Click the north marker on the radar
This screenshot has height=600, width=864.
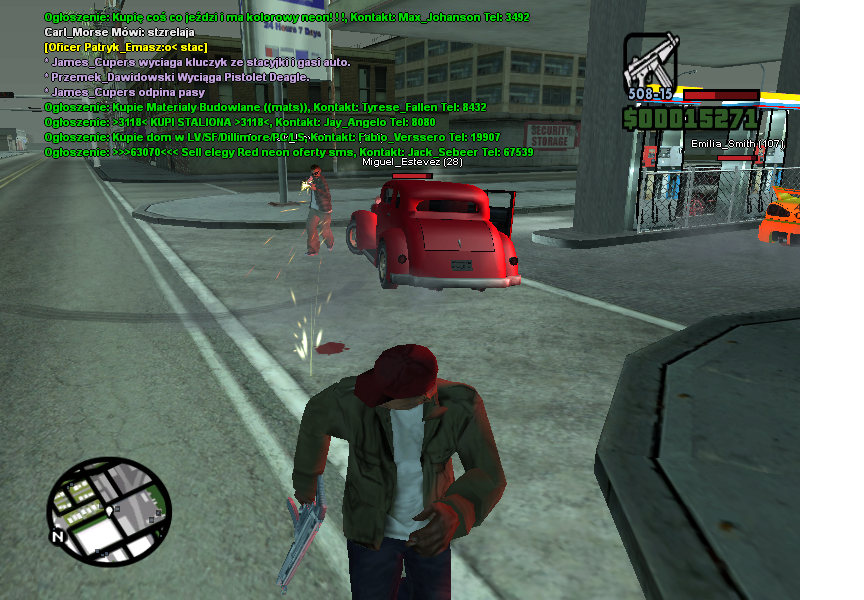click(59, 537)
